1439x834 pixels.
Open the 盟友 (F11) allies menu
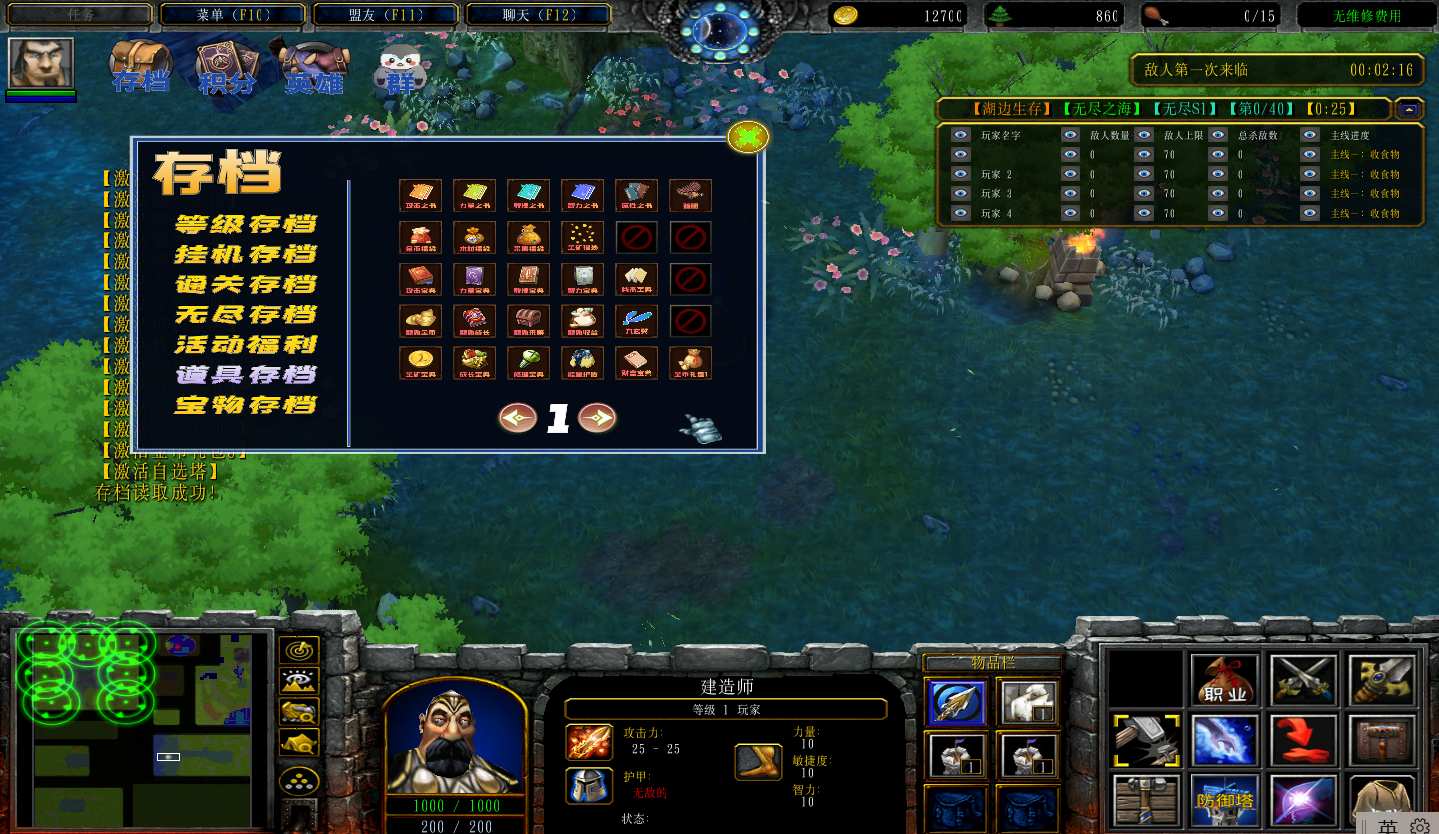coord(386,15)
